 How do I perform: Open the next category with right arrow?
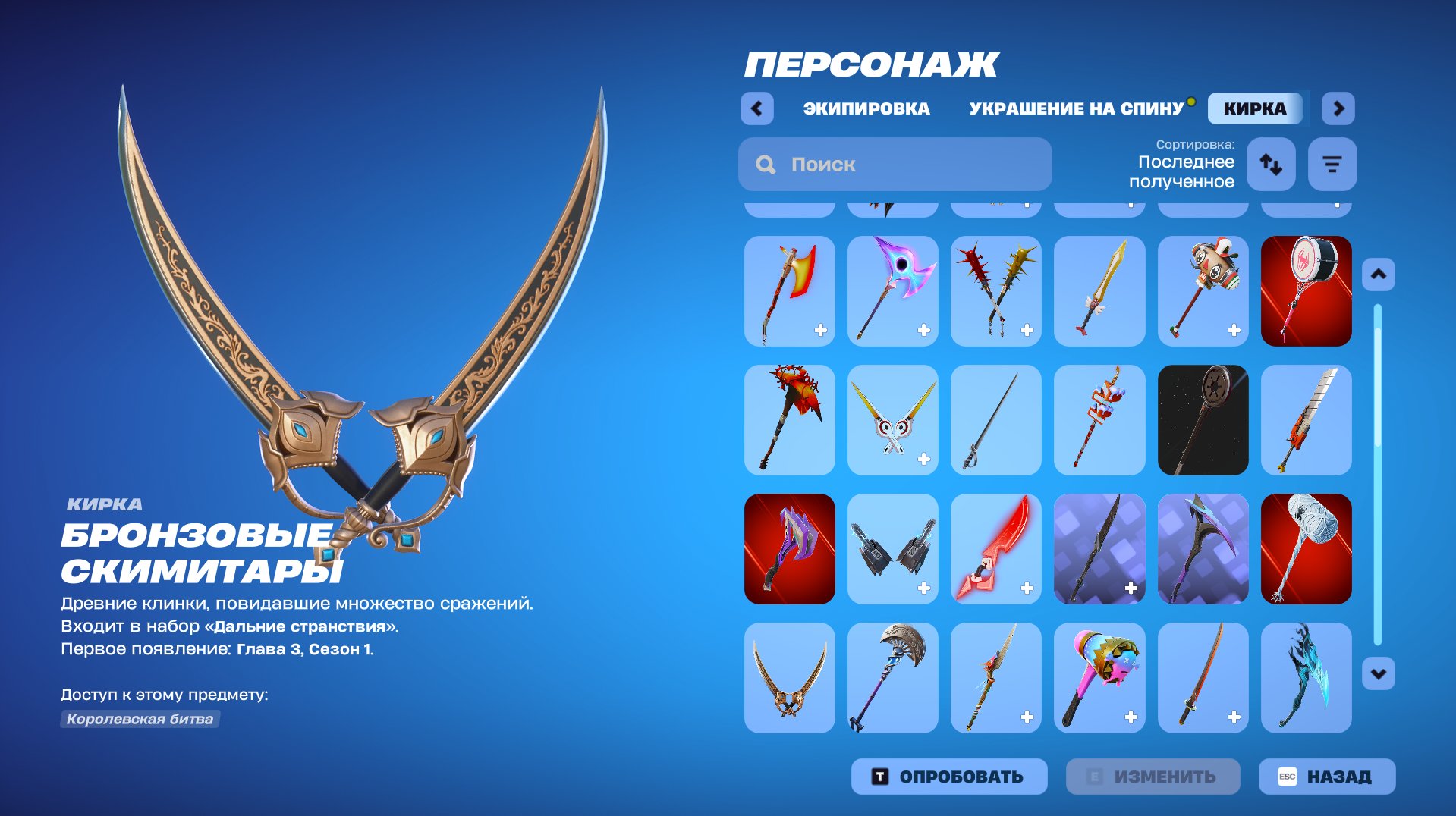click(1338, 108)
